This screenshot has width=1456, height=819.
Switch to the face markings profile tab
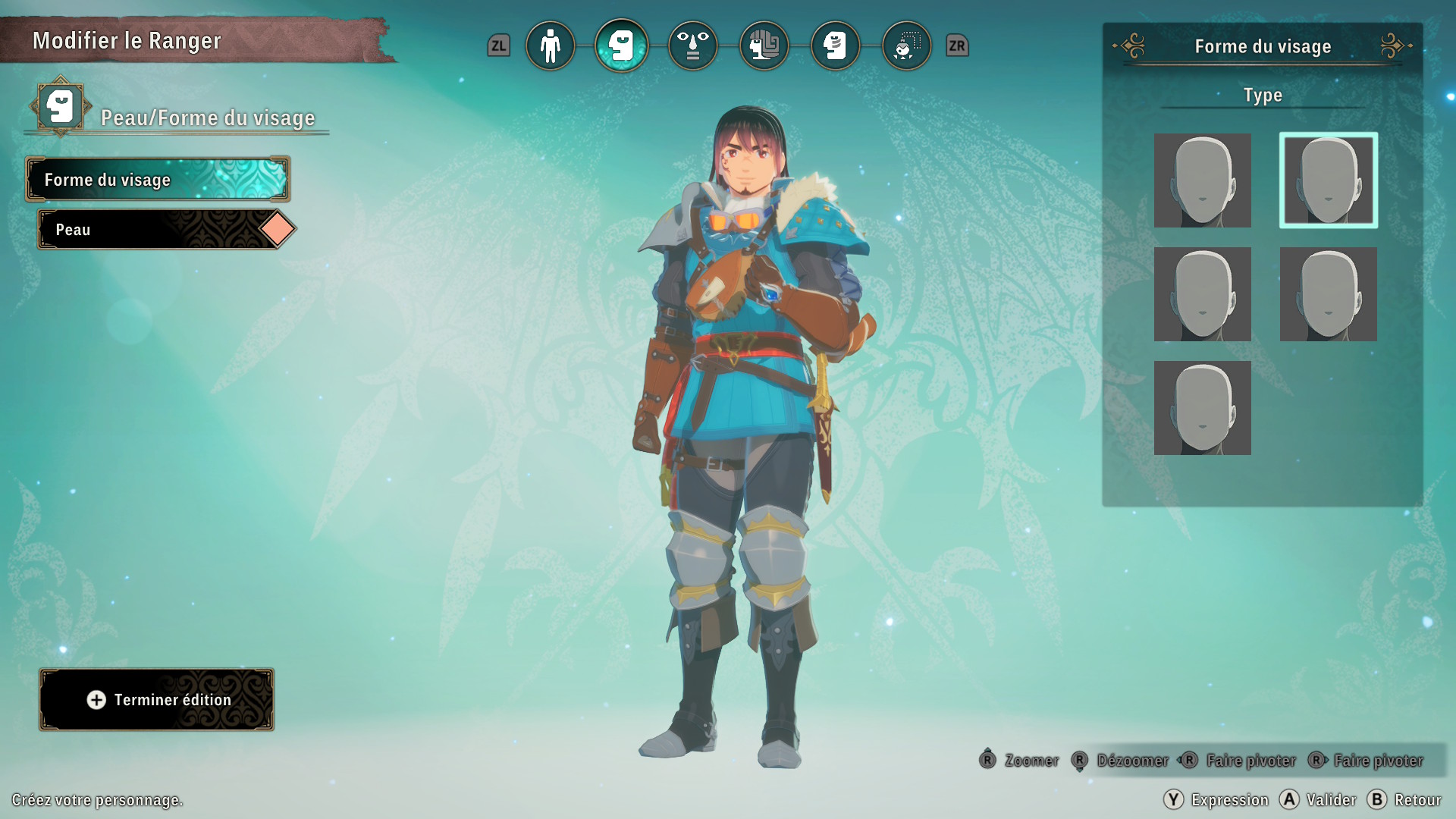[x=835, y=46]
